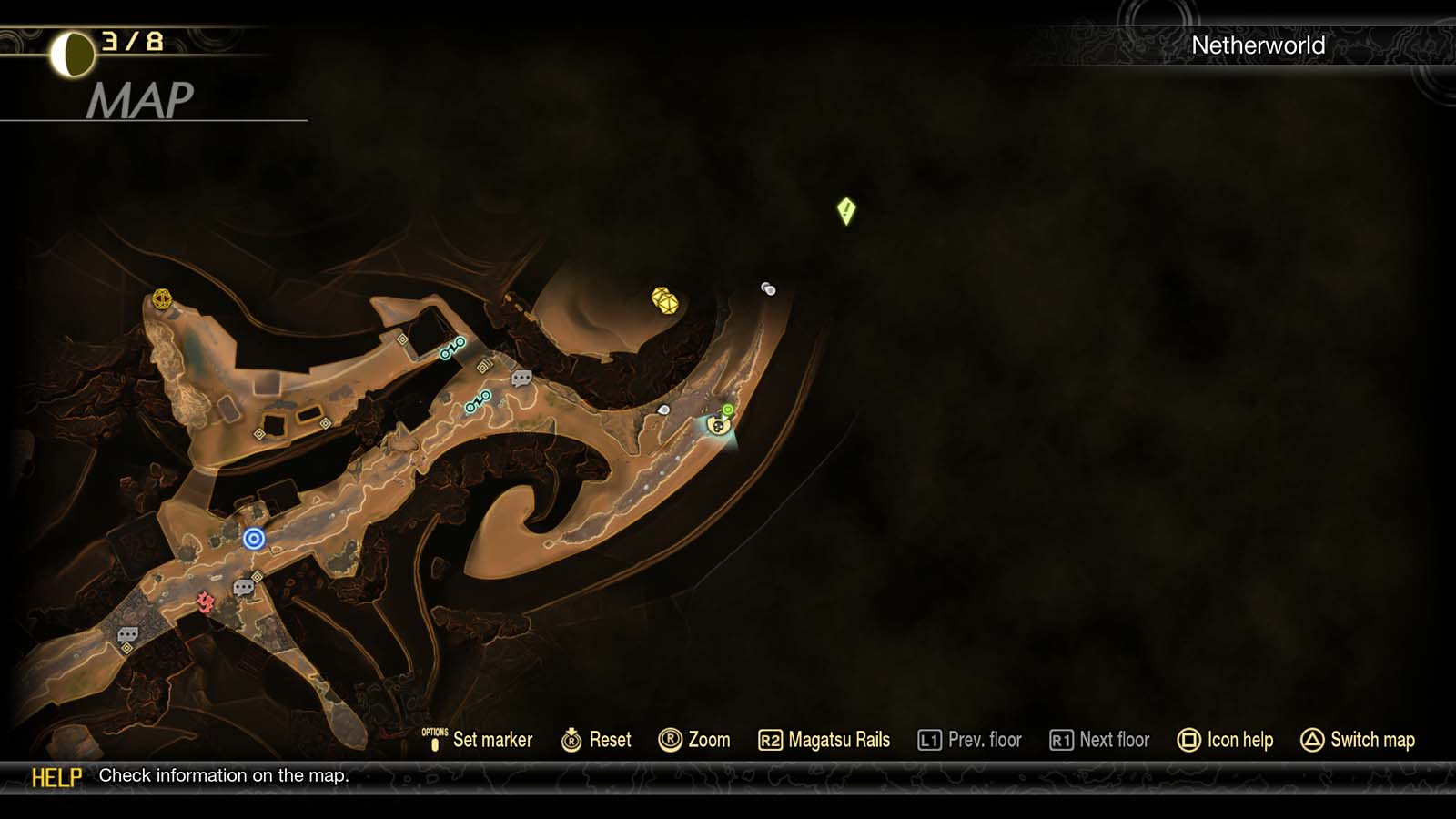Click the blue player location indicator
The height and width of the screenshot is (819, 1456).
click(252, 539)
